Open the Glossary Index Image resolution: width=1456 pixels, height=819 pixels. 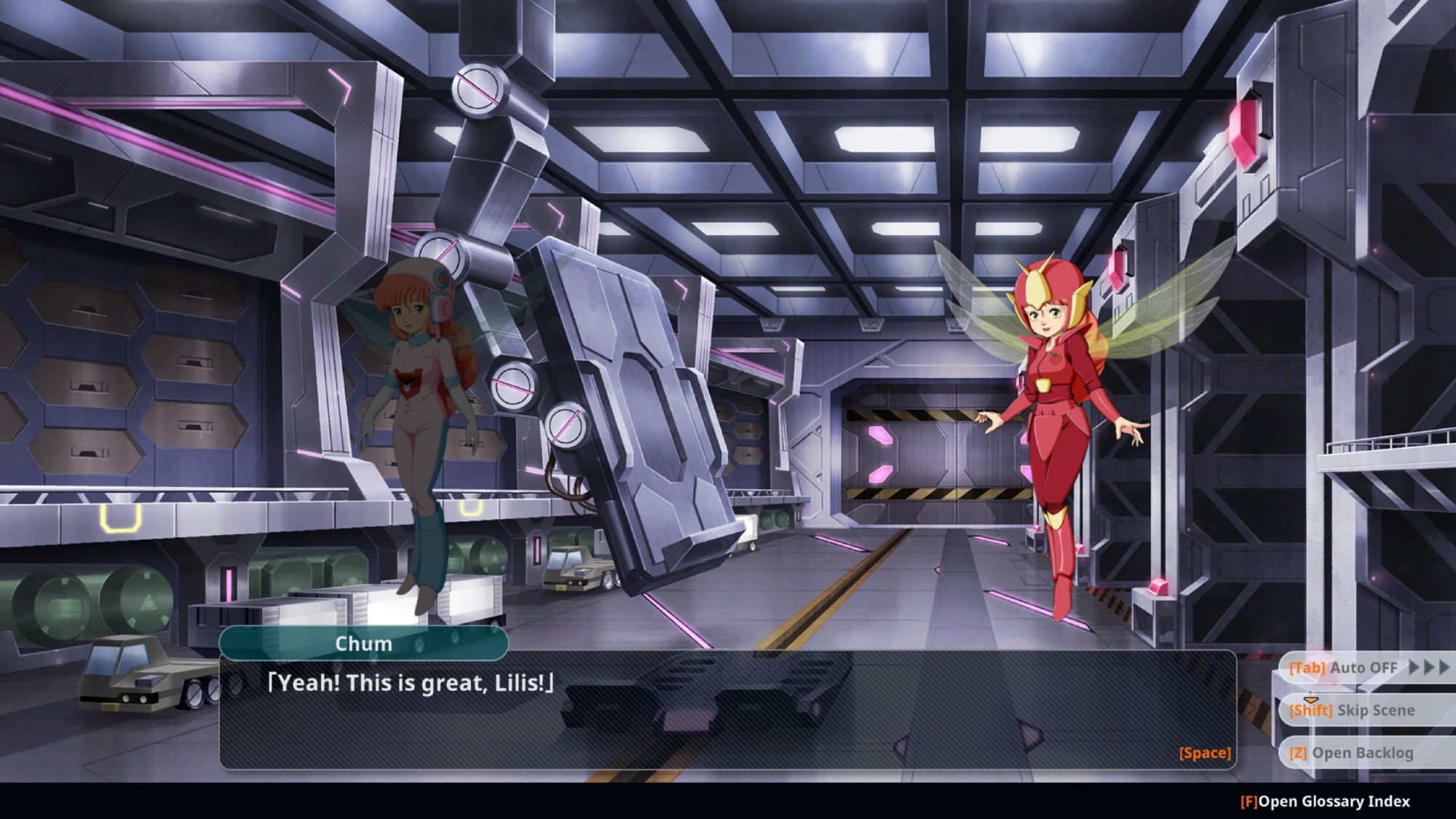coord(1325,802)
